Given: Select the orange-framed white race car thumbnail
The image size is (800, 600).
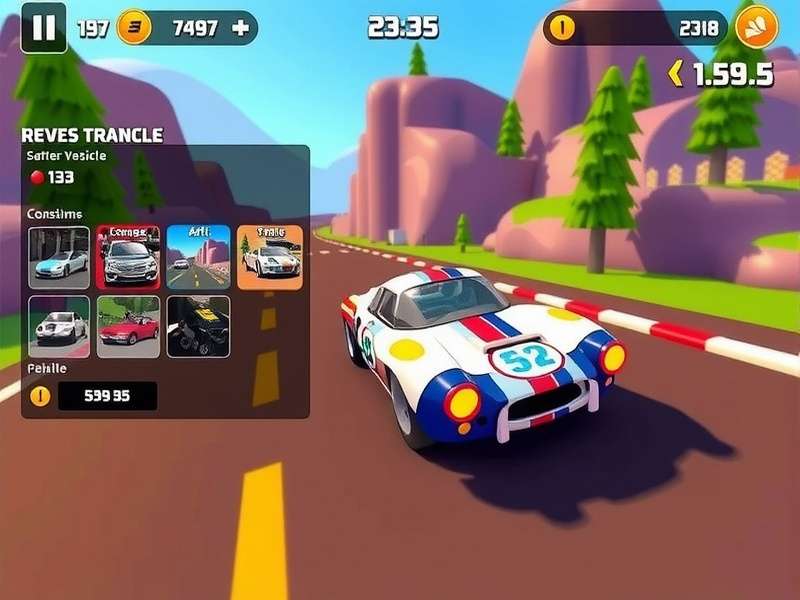Looking at the screenshot, I should [x=270, y=257].
